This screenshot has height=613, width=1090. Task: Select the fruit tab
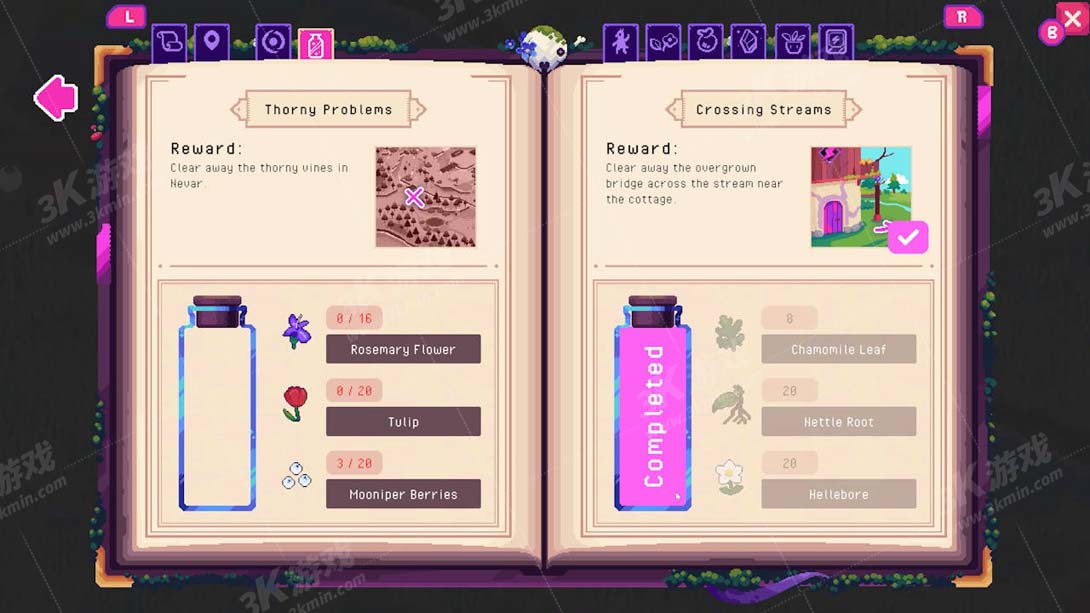pos(706,43)
